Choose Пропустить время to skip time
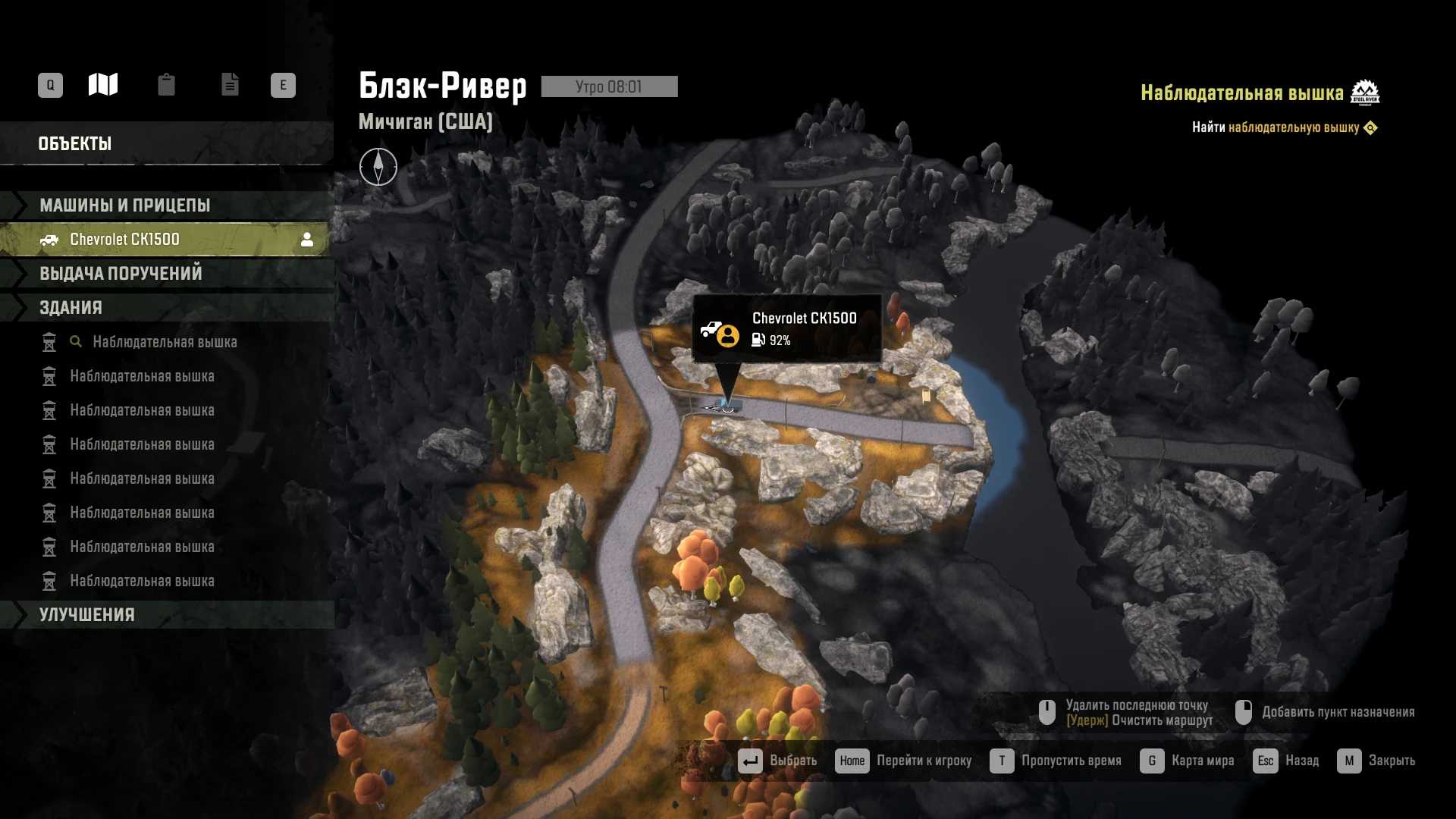The height and width of the screenshot is (819, 1456). coord(1056,761)
